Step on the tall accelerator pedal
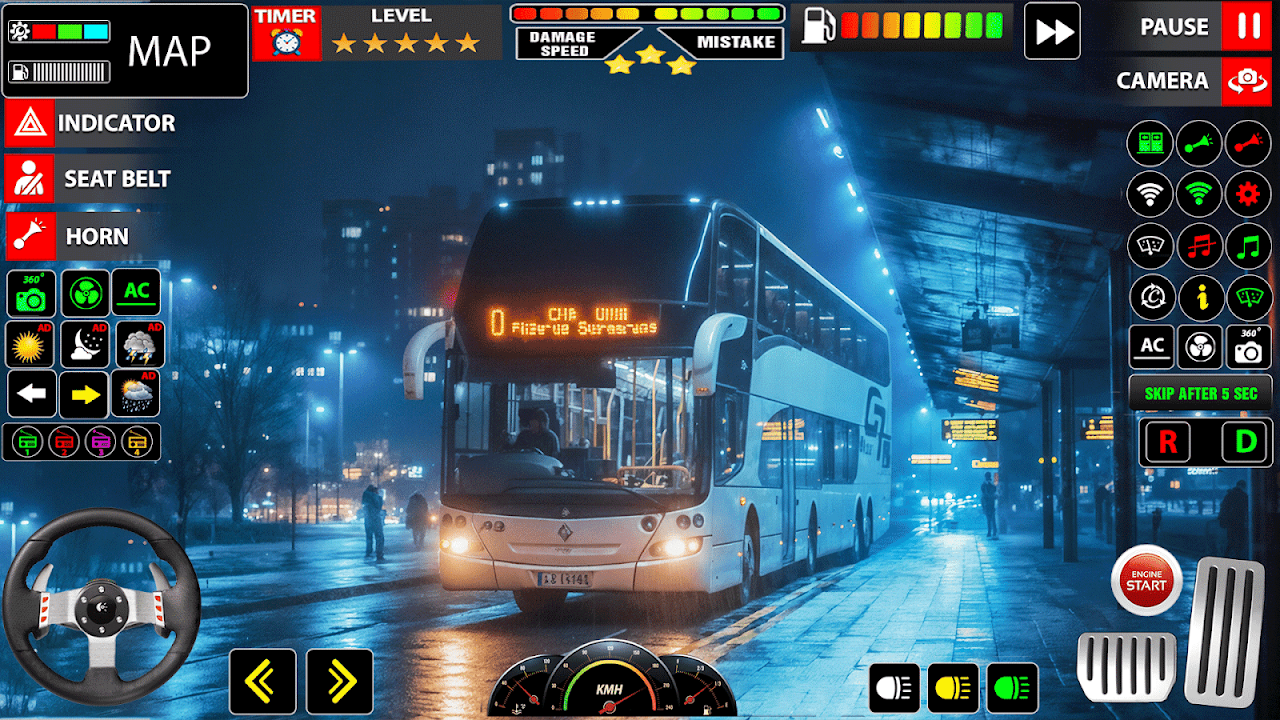Viewport: 1280px width, 720px height. tap(1225, 630)
